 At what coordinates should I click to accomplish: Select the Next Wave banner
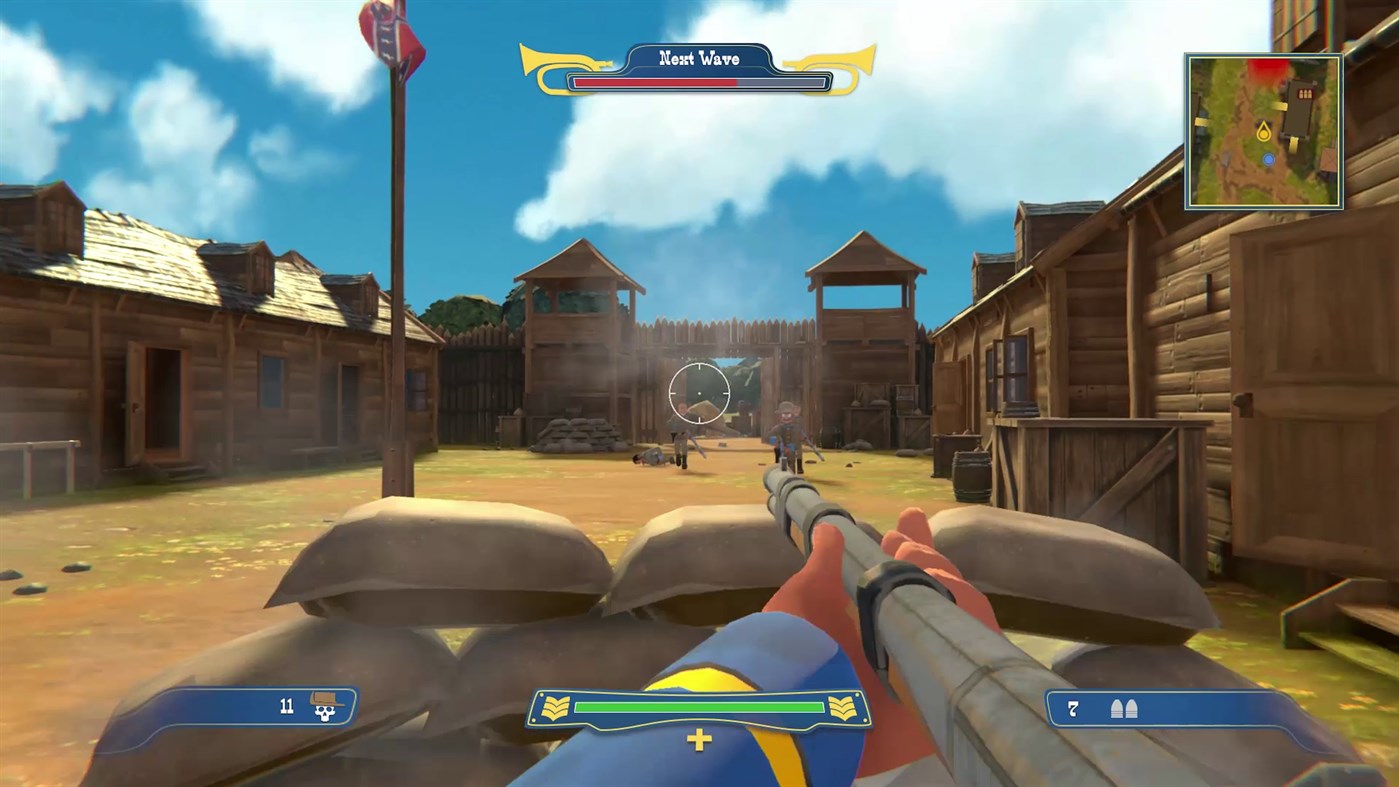[698, 58]
